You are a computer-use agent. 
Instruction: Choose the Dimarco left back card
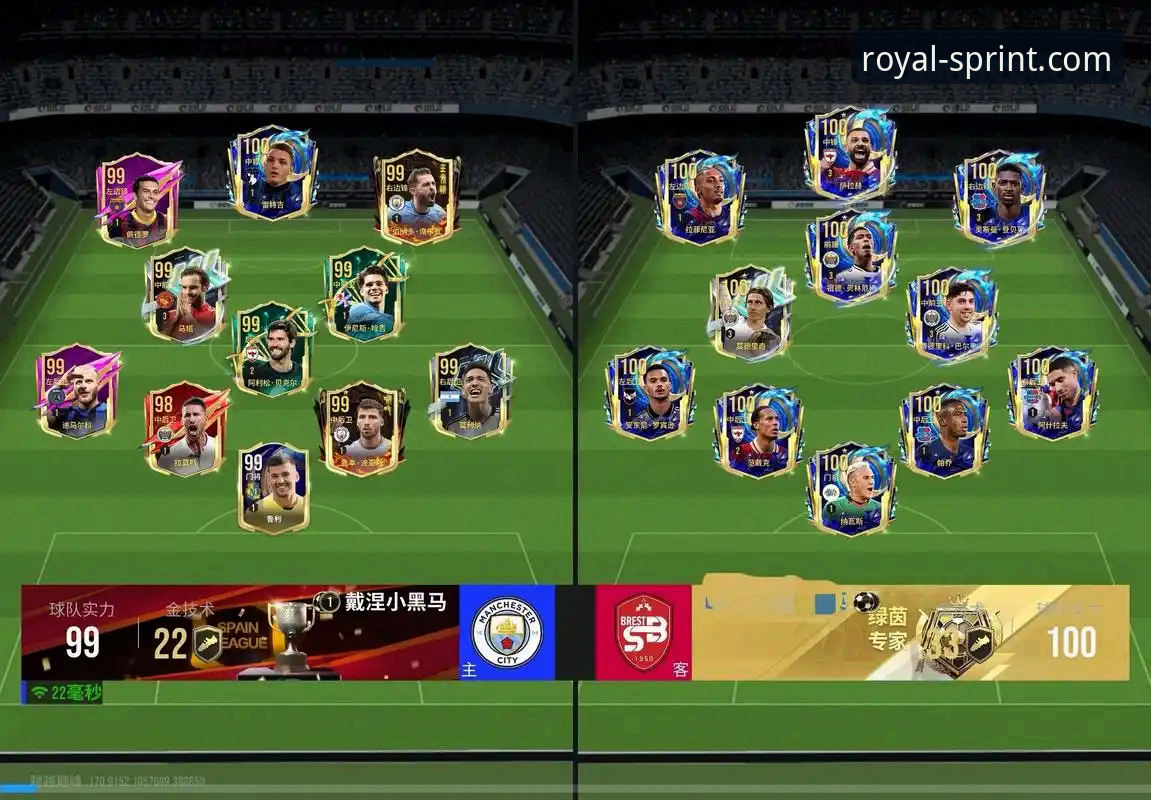pyautogui.click(x=78, y=391)
